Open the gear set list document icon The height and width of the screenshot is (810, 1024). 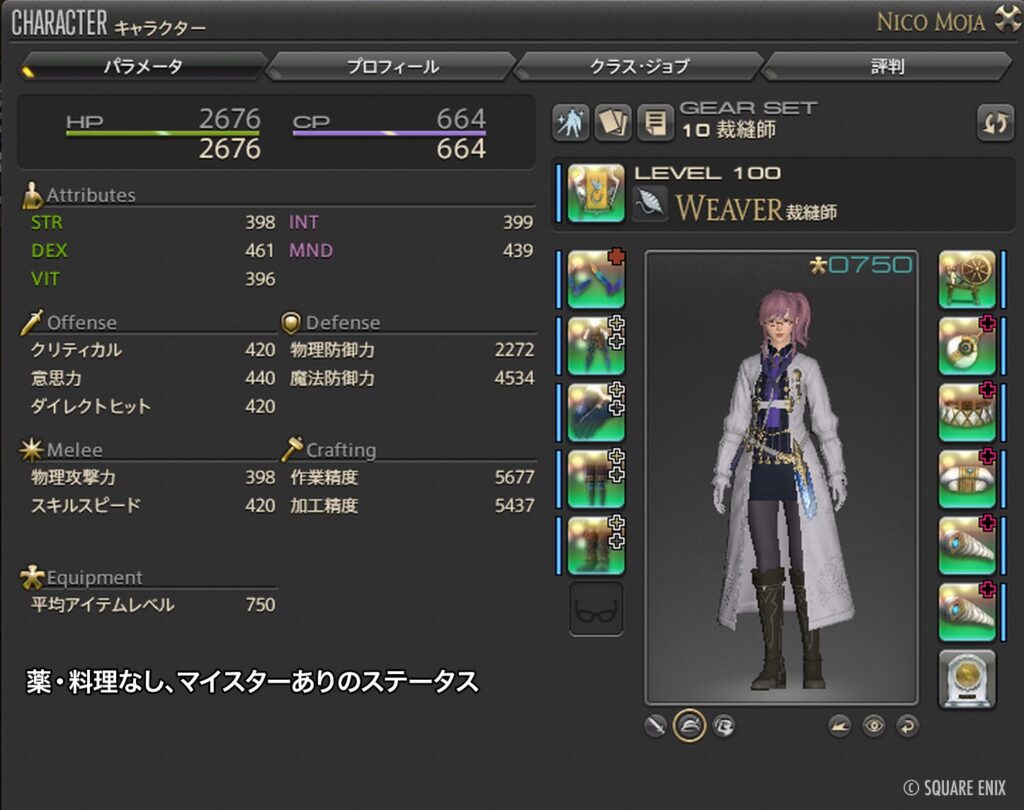click(x=655, y=123)
